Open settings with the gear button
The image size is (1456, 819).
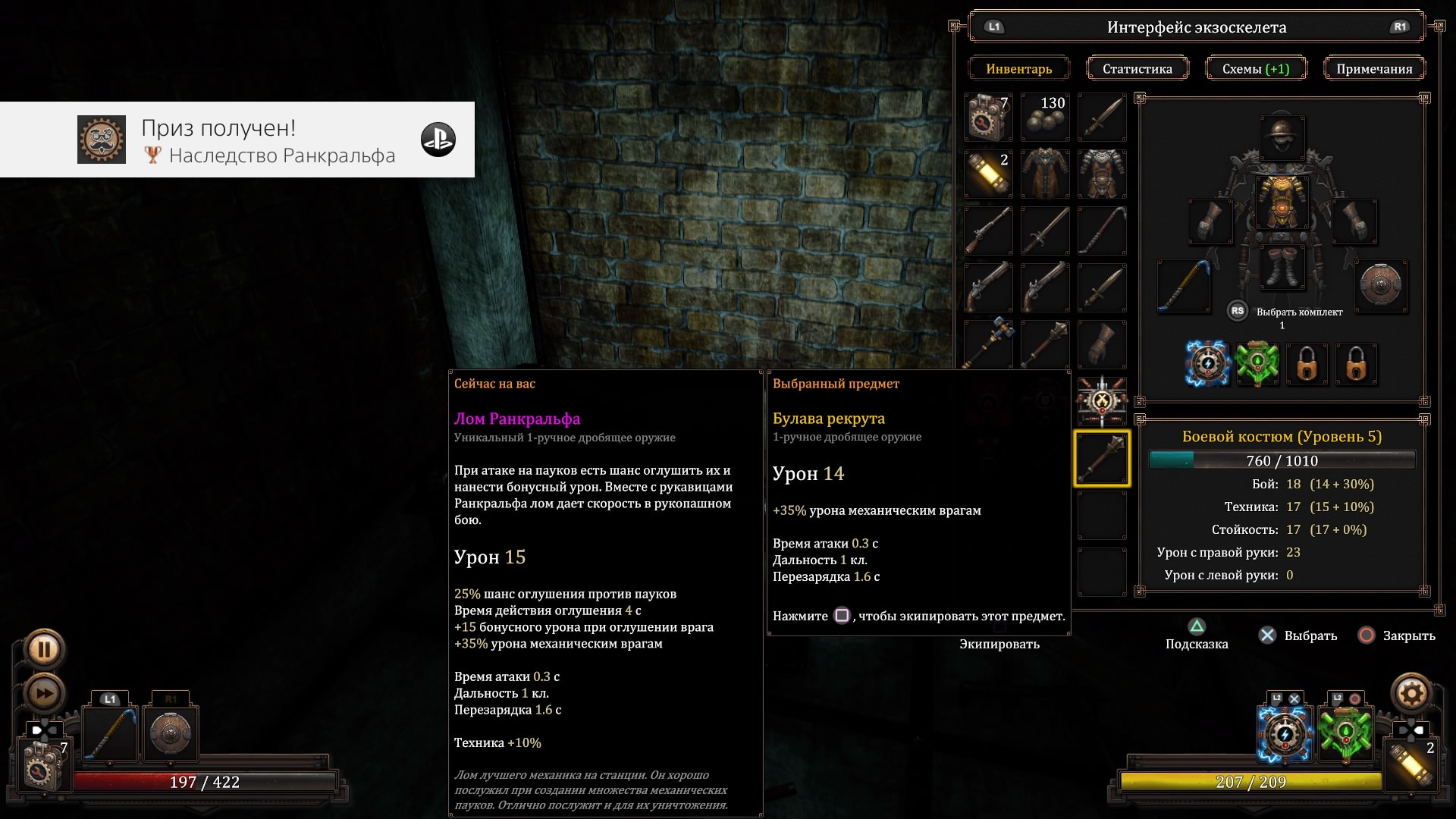[x=1410, y=692]
